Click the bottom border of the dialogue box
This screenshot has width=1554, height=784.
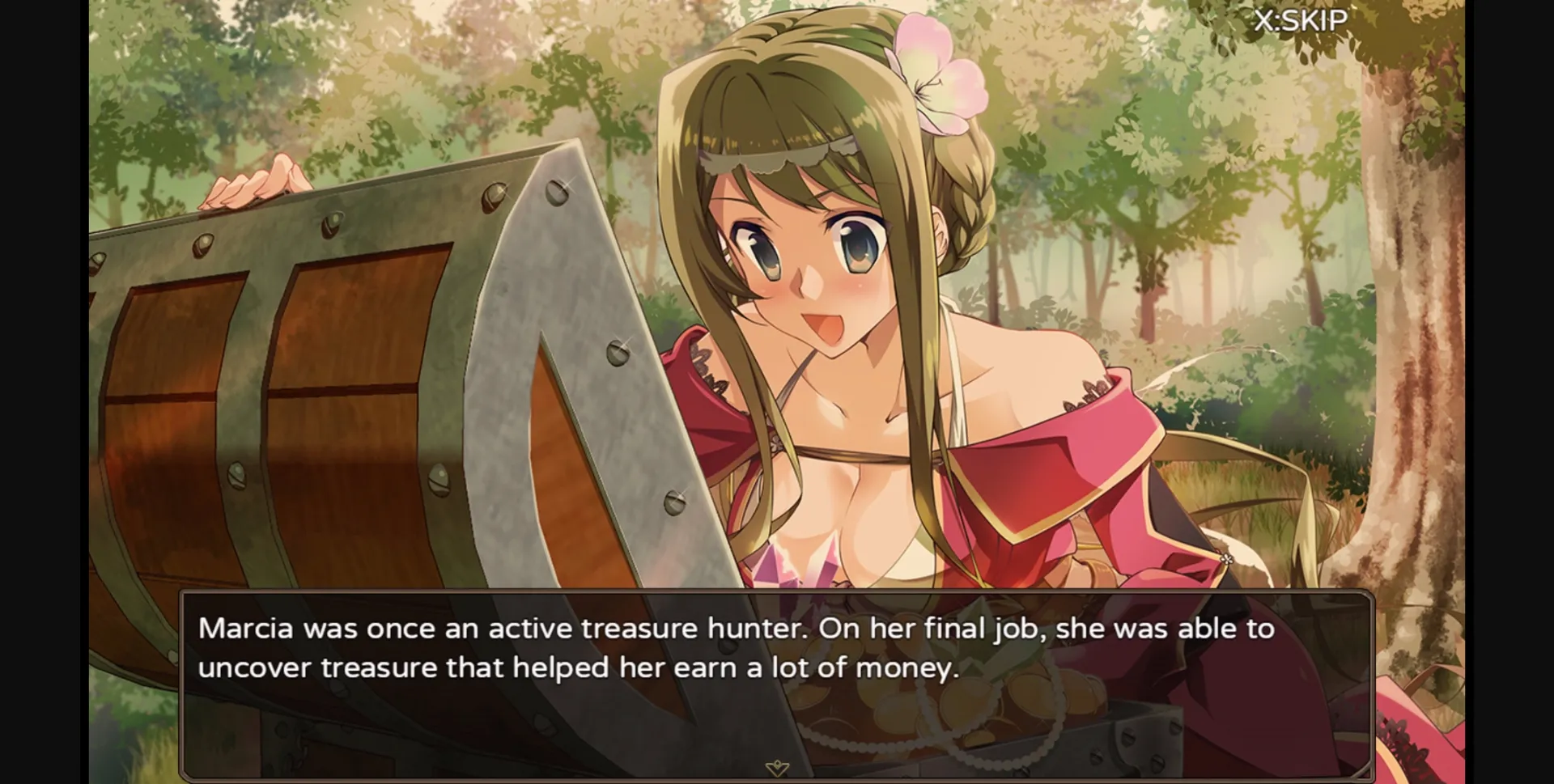point(777,780)
